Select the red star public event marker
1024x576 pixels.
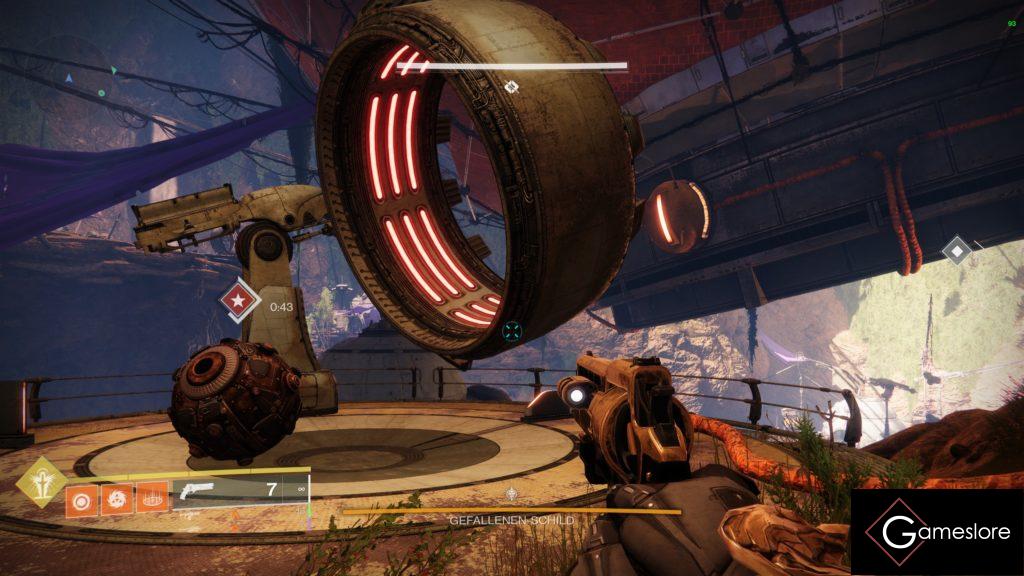click(x=239, y=299)
